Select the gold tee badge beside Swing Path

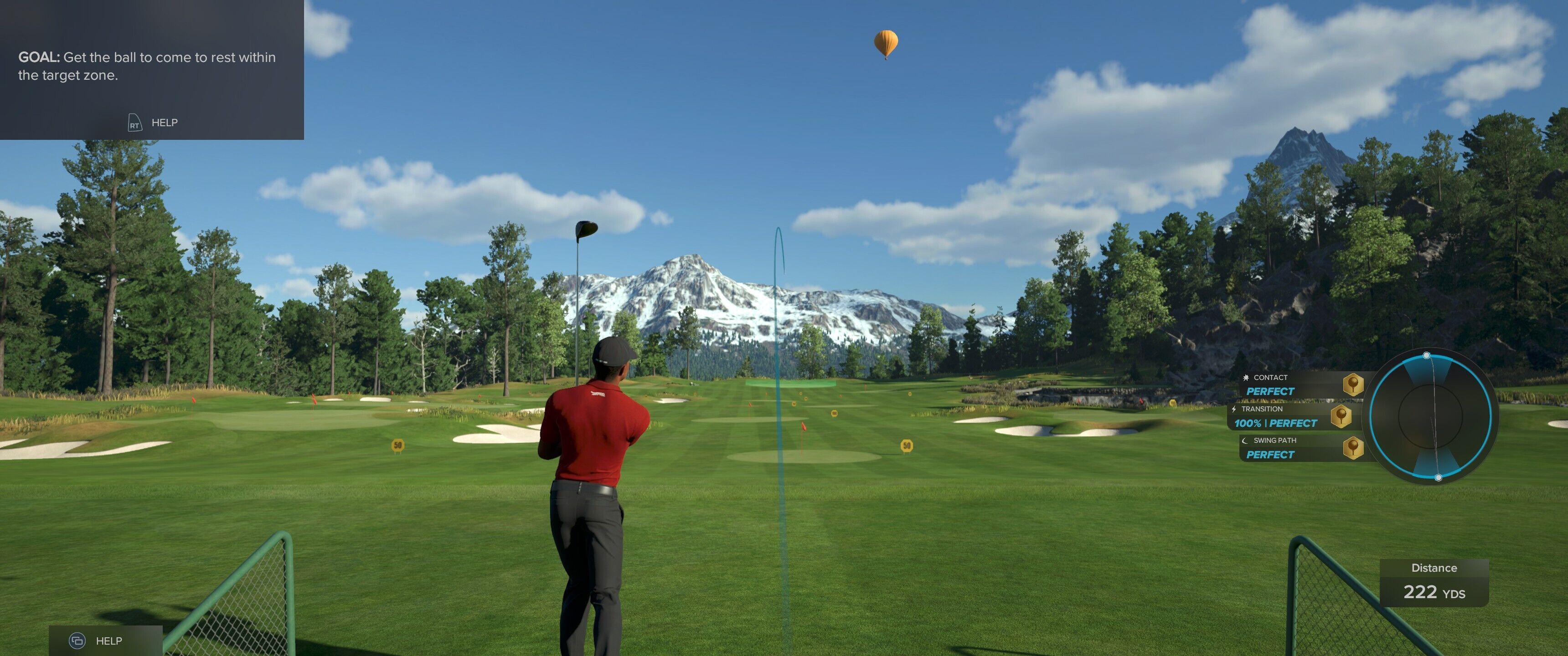point(1352,448)
